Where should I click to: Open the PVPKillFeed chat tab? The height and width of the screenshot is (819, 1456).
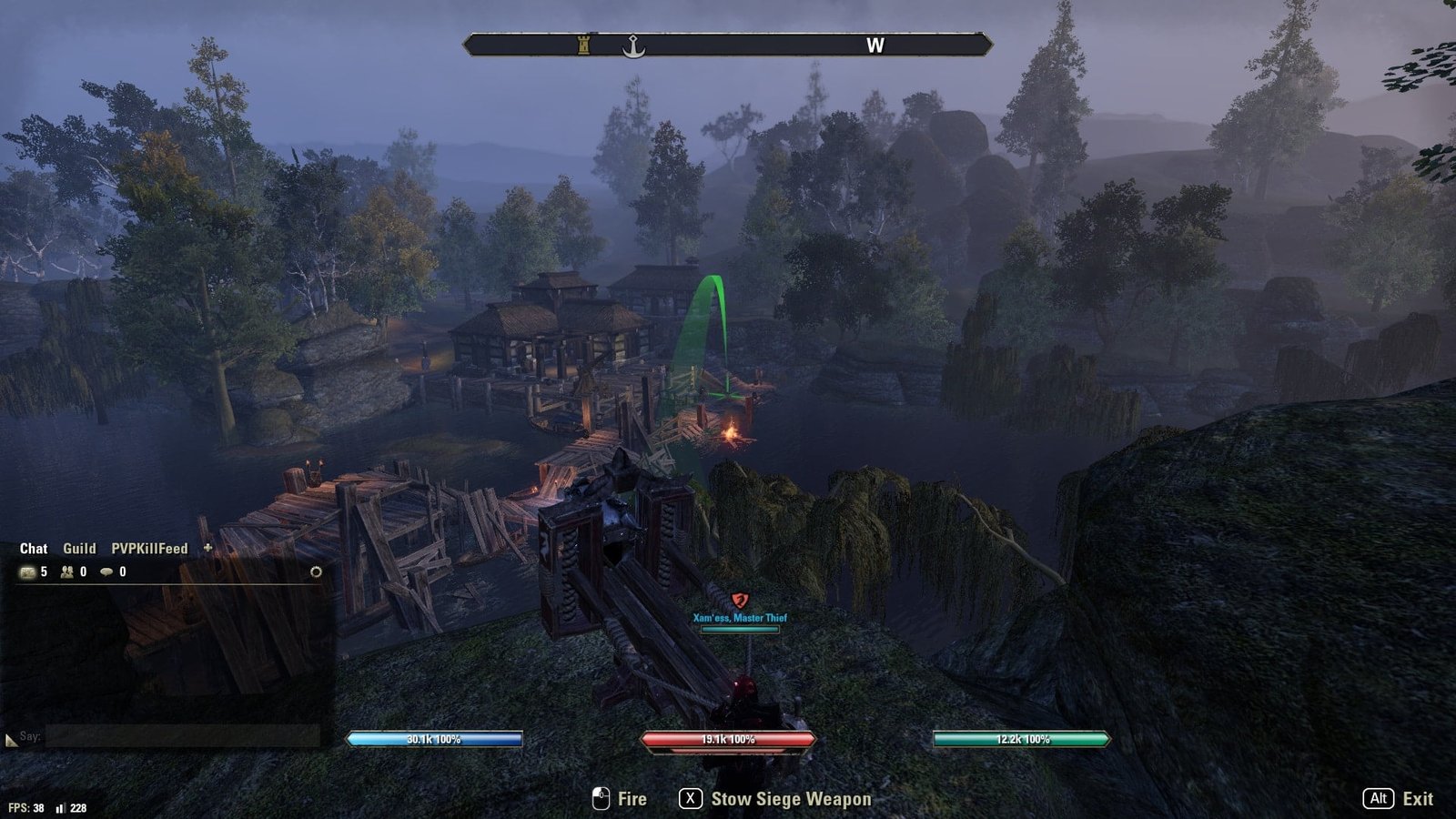click(149, 549)
